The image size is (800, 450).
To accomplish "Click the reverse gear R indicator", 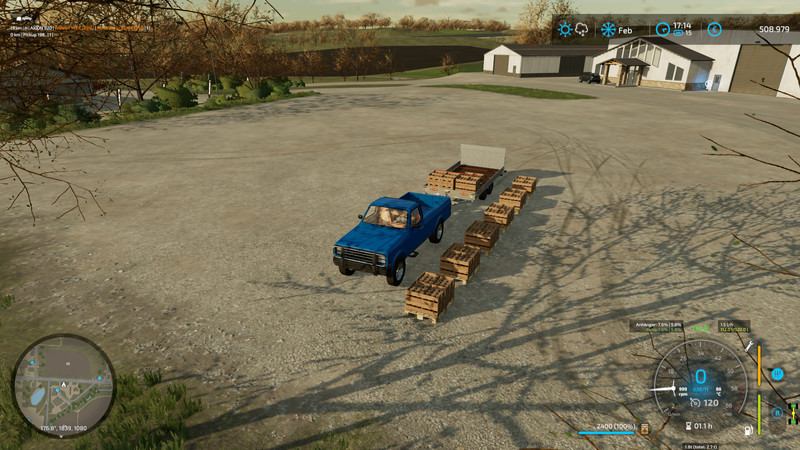I will click(776, 411).
